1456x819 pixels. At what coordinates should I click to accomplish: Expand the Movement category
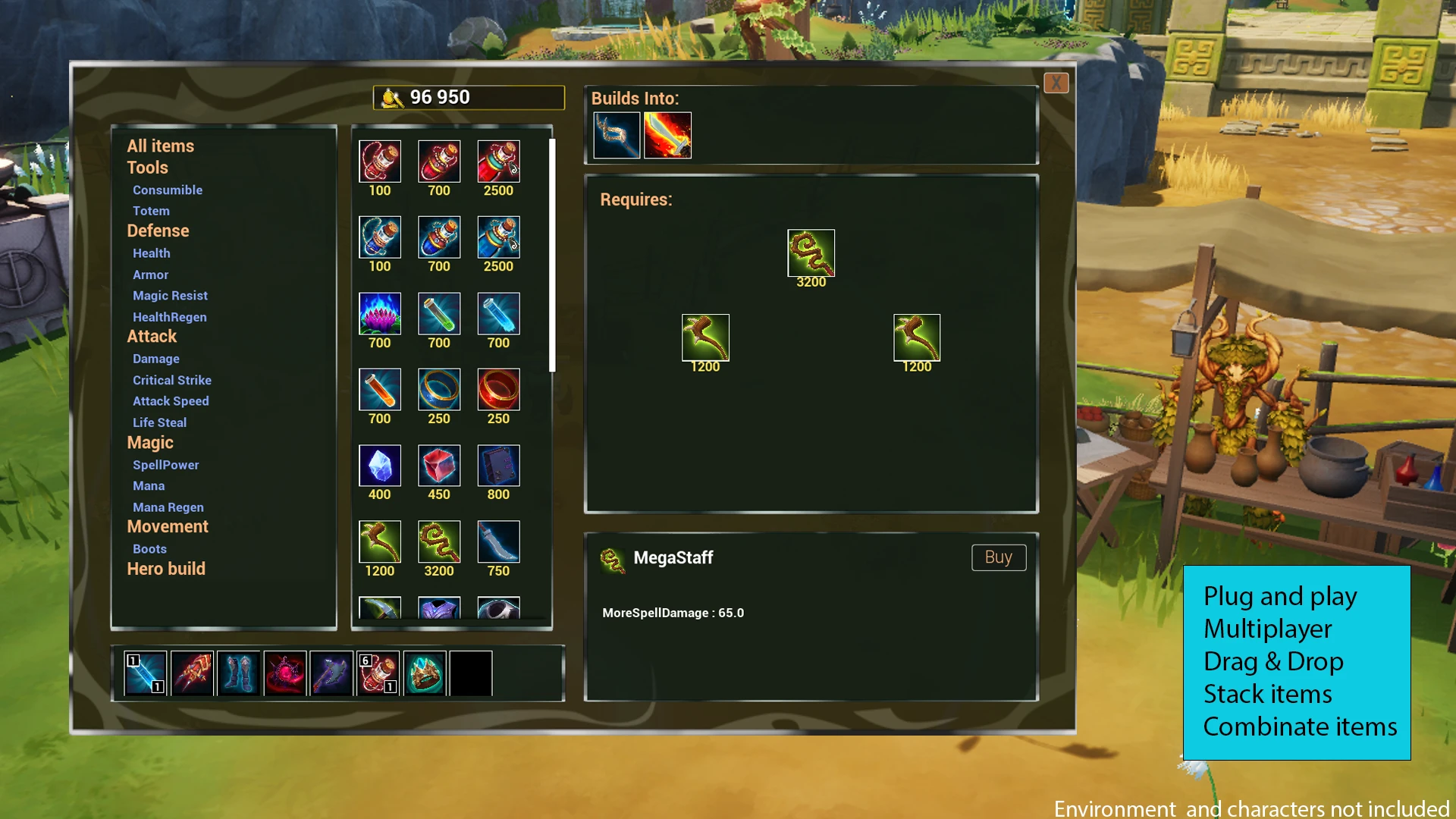168,526
